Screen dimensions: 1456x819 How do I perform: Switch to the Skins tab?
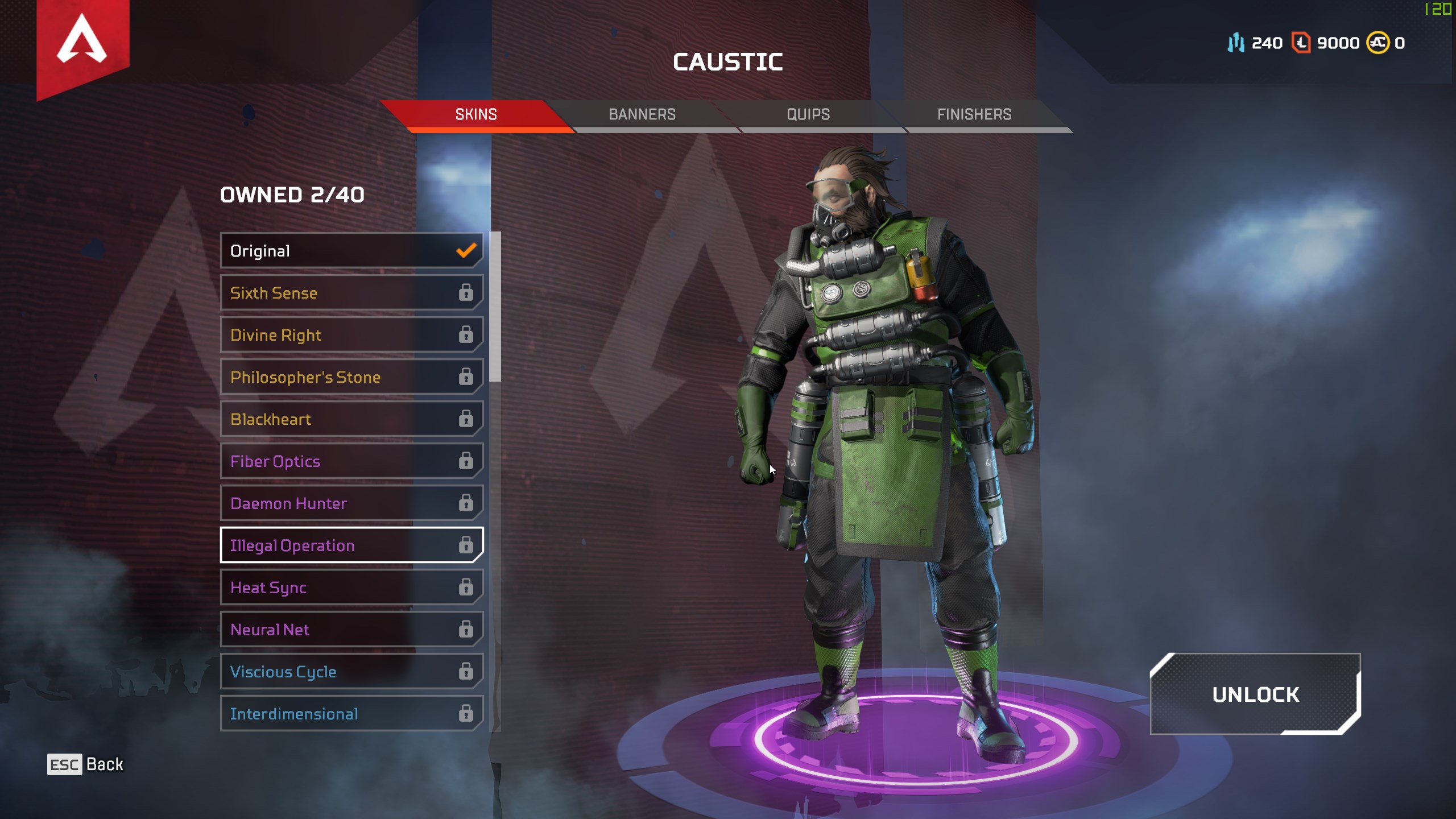click(476, 114)
